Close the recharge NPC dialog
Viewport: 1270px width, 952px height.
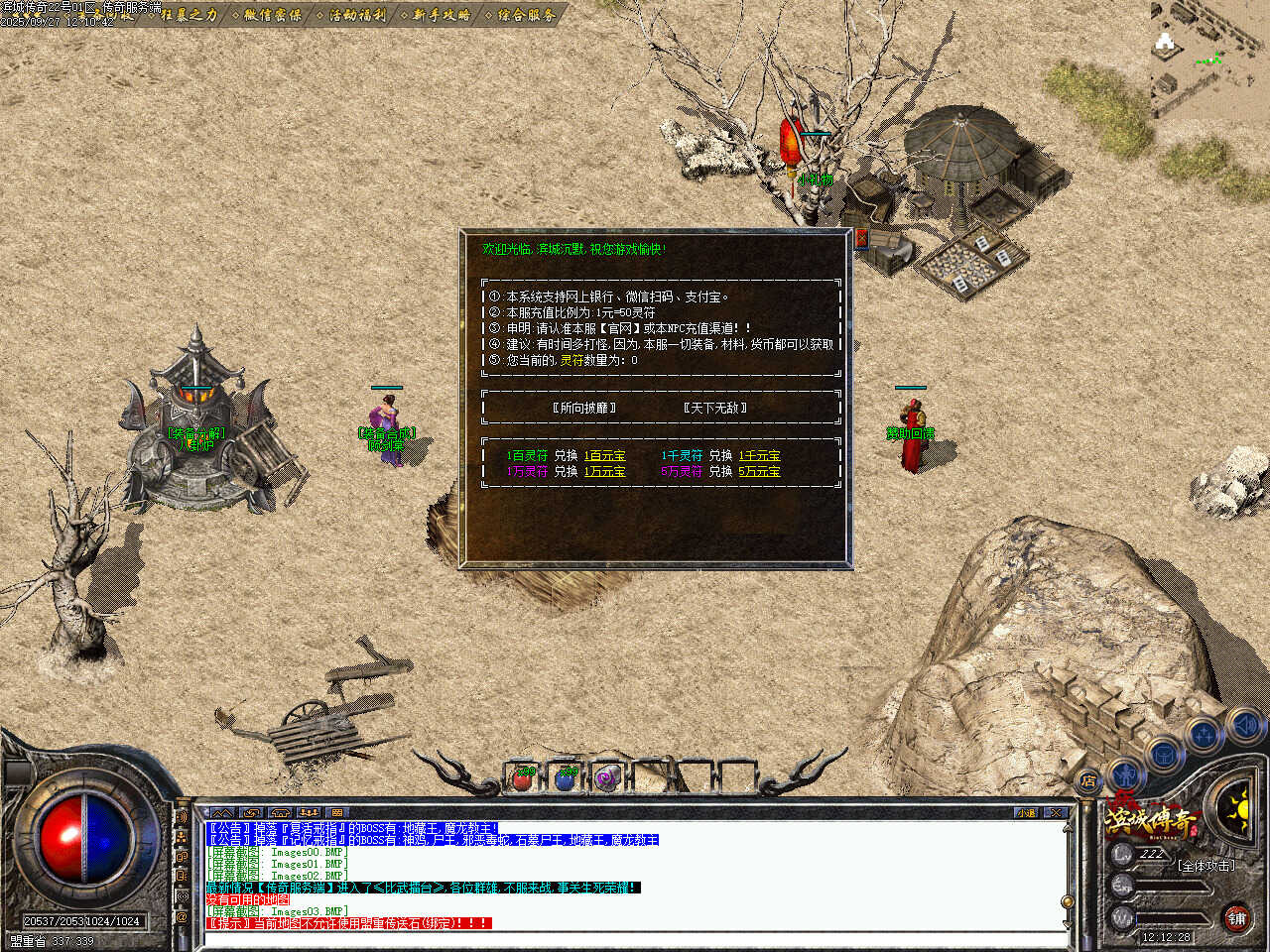pyautogui.click(x=861, y=238)
